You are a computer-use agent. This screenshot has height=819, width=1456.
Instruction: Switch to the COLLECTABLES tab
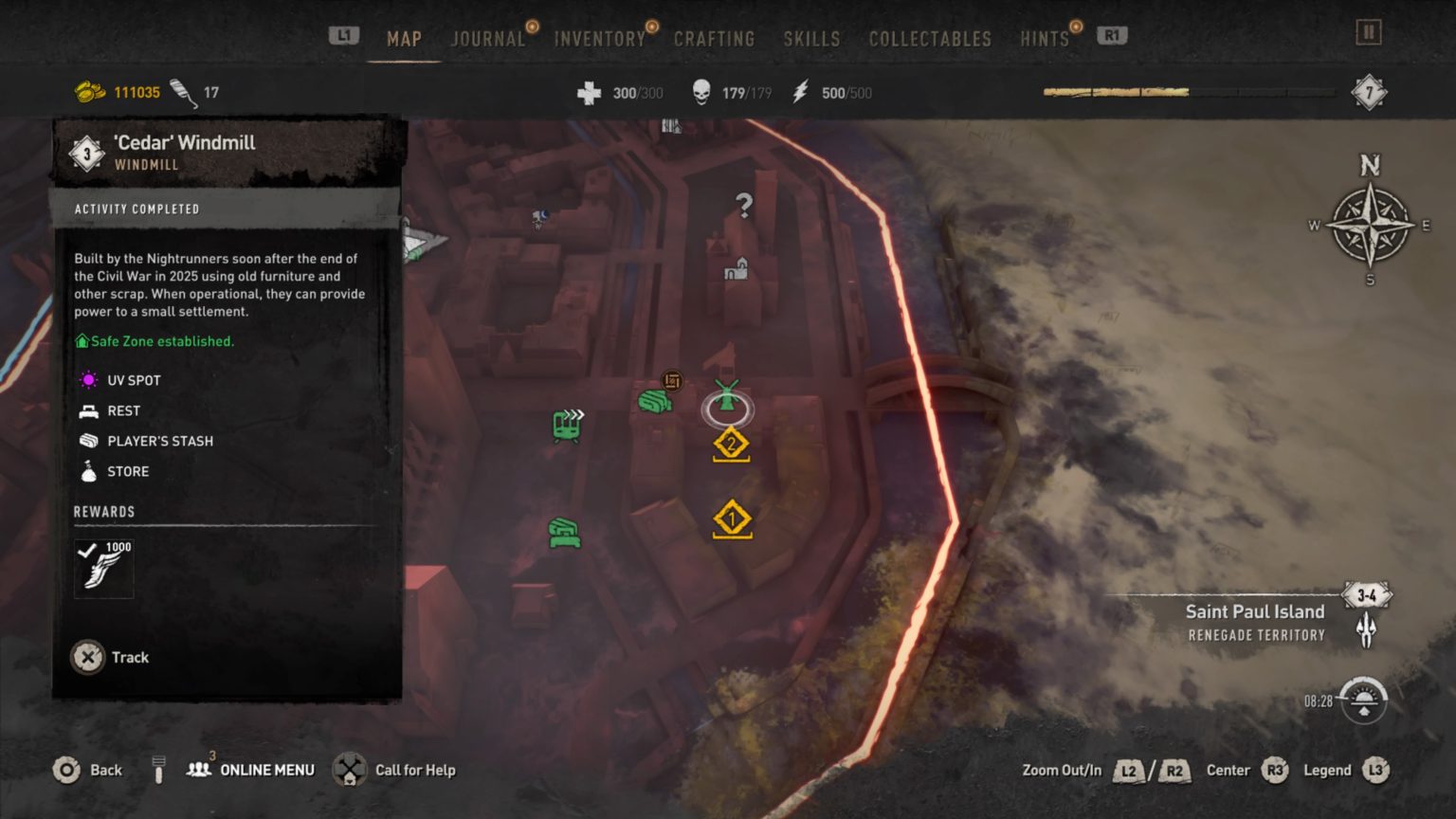[x=929, y=39]
